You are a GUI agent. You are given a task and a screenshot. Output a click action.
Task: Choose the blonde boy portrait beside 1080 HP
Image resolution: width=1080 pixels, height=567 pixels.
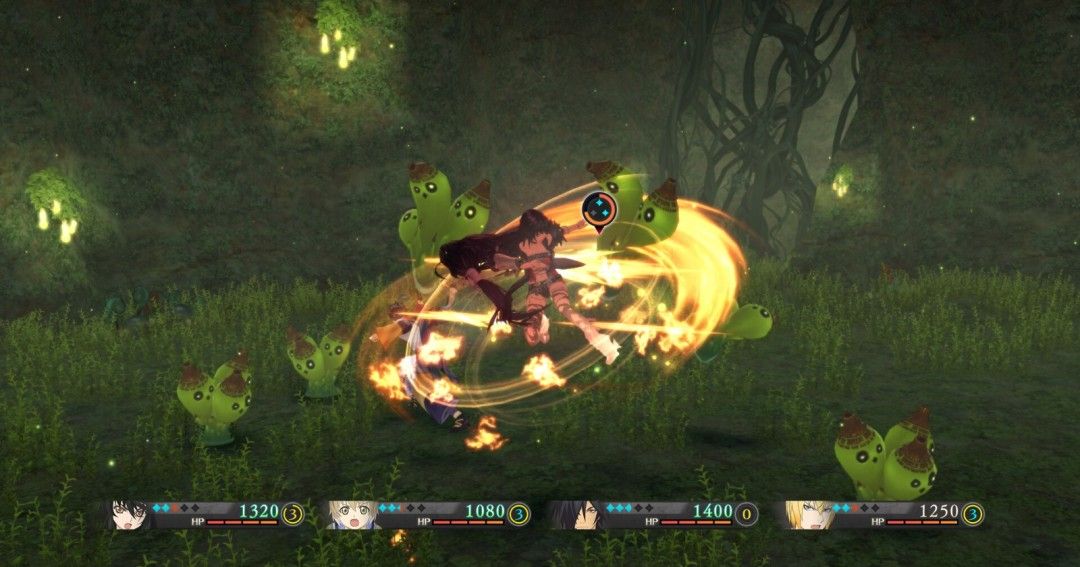pyautogui.click(x=349, y=514)
